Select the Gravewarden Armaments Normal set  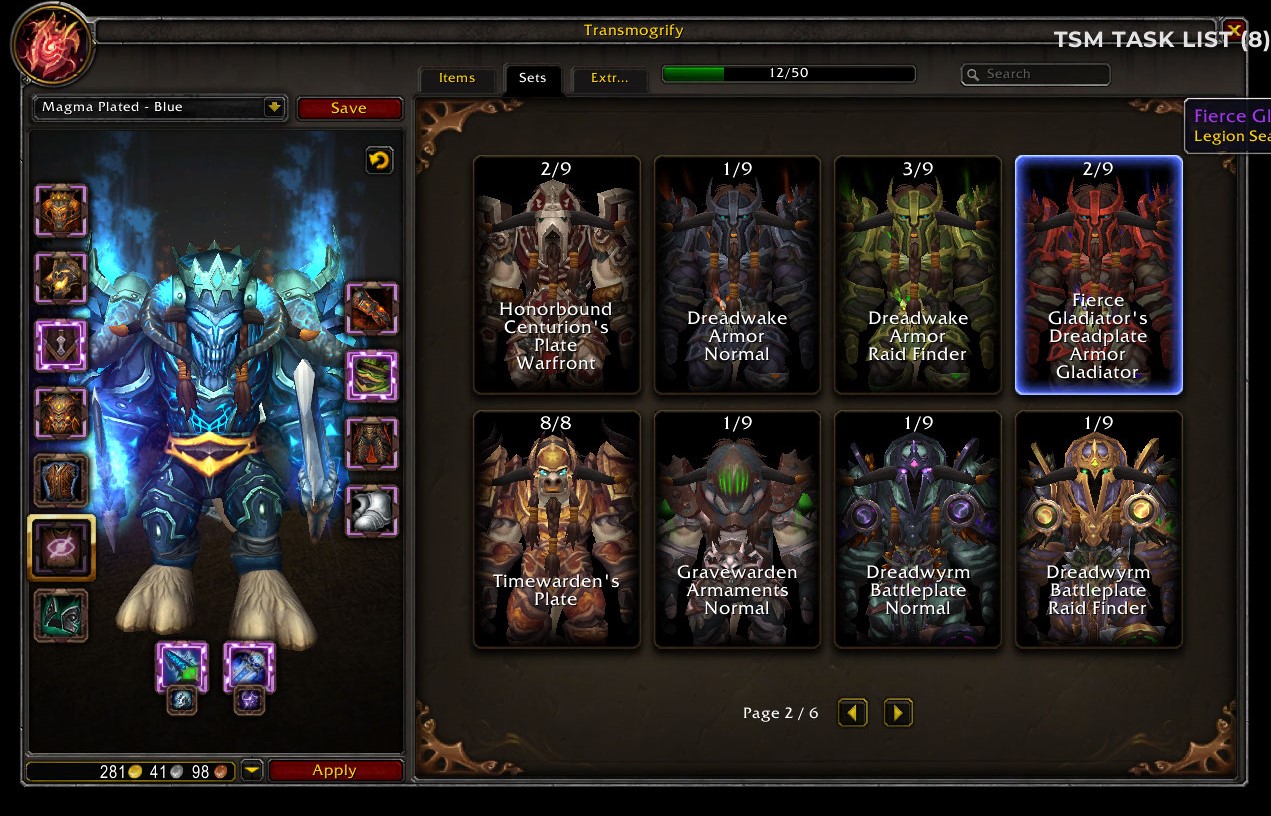(x=737, y=529)
